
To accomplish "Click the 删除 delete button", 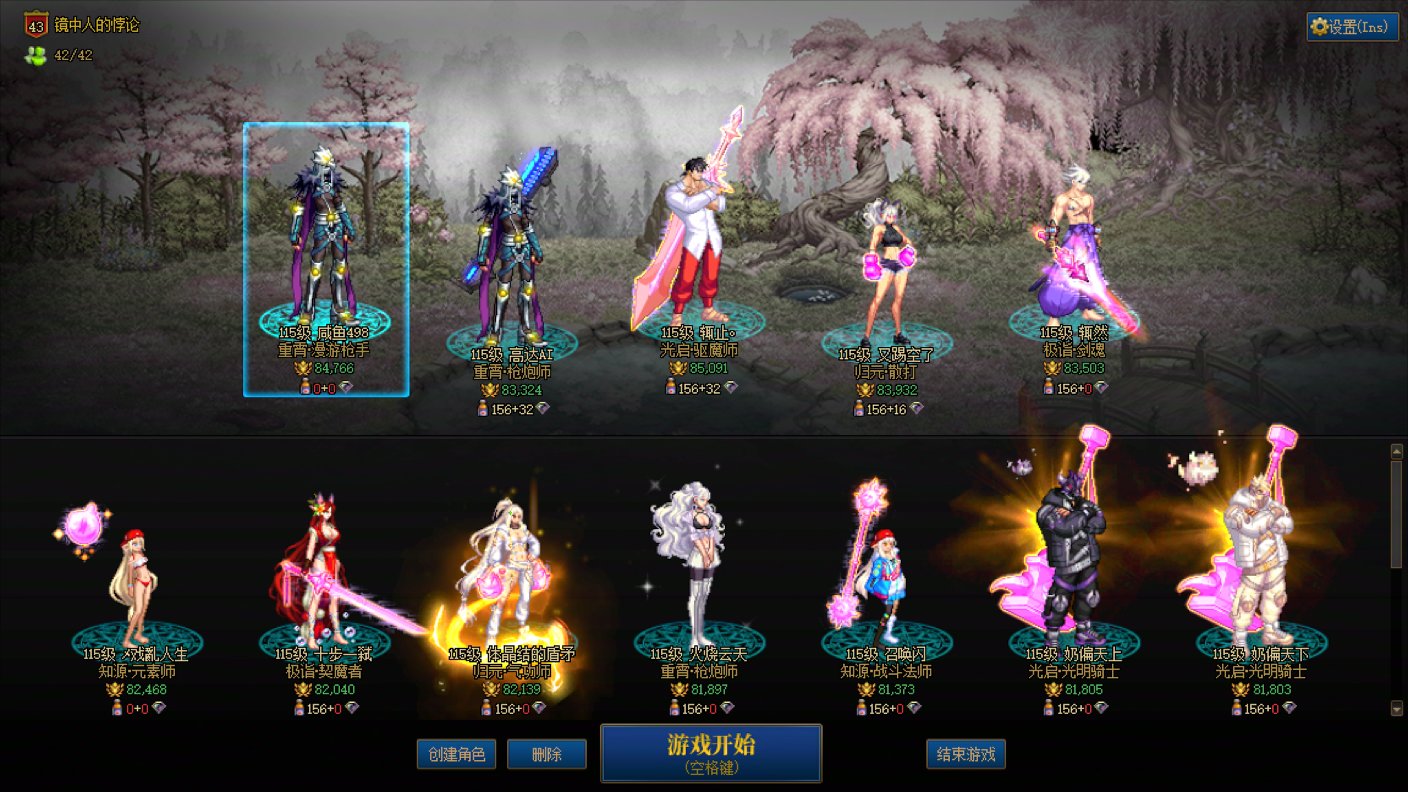I will click(x=546, y=755).
